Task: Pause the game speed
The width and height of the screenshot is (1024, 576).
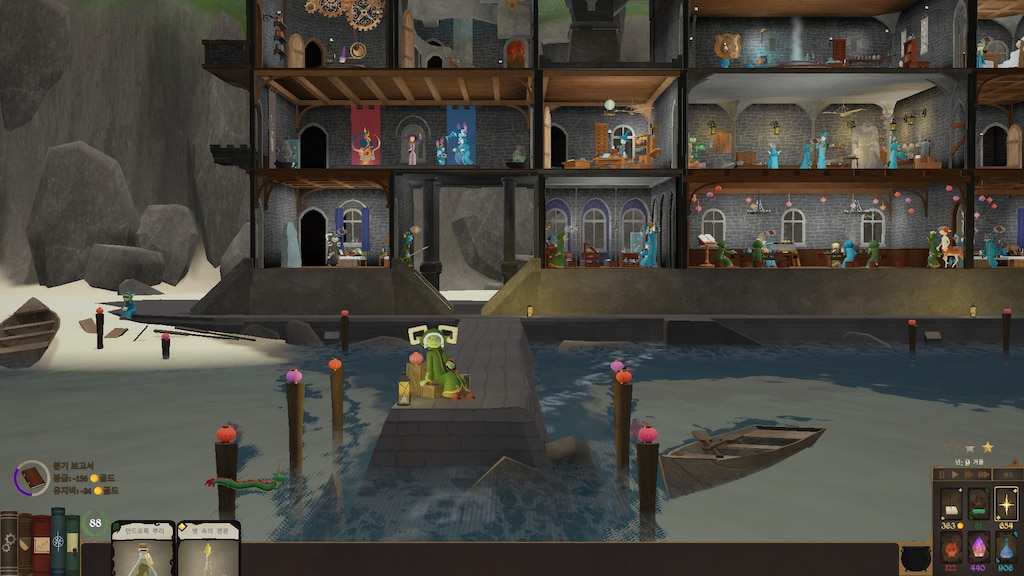Action: coord(943,476)
